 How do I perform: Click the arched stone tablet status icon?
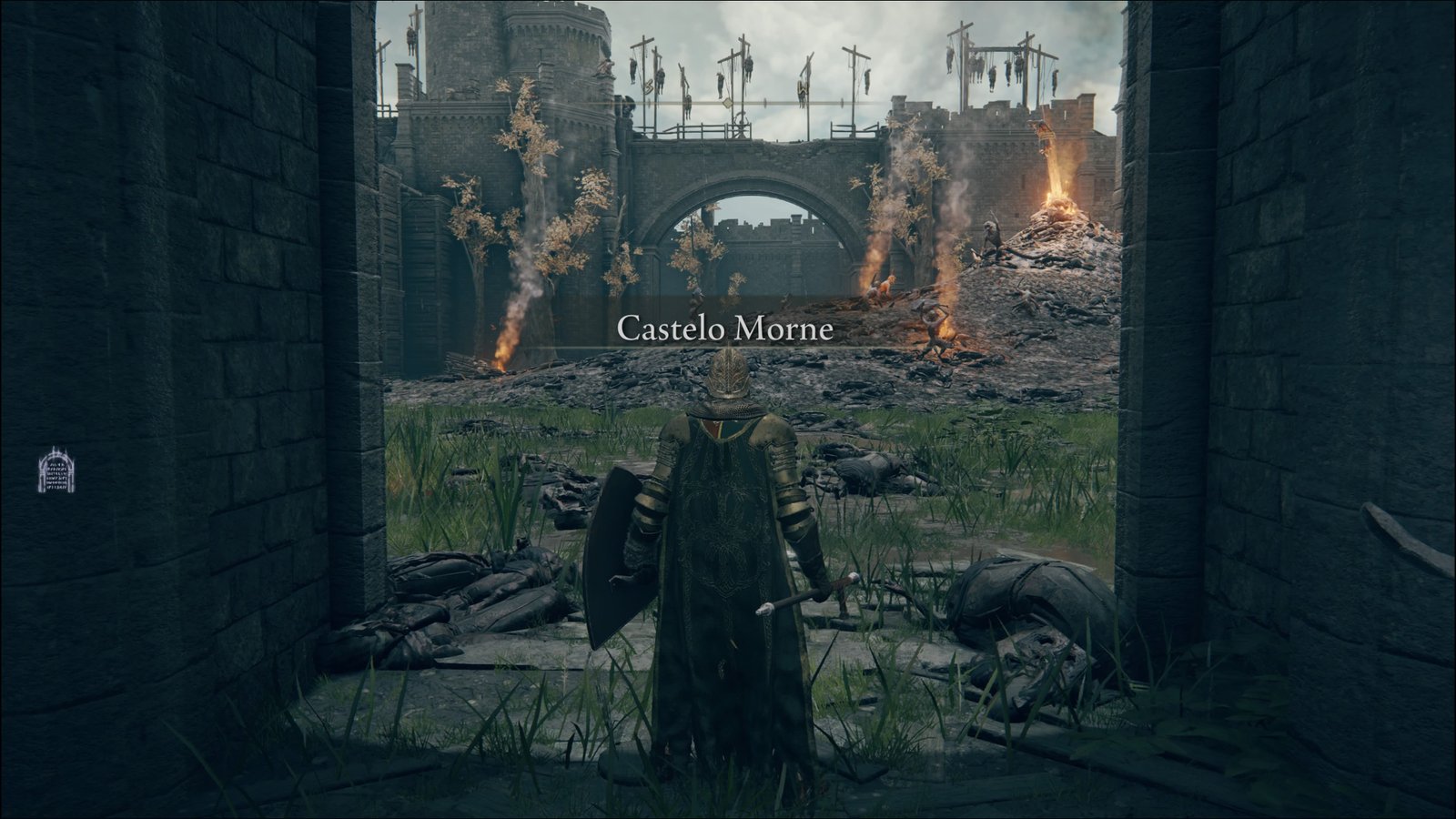pyautogui.click(x=56, y=470)
